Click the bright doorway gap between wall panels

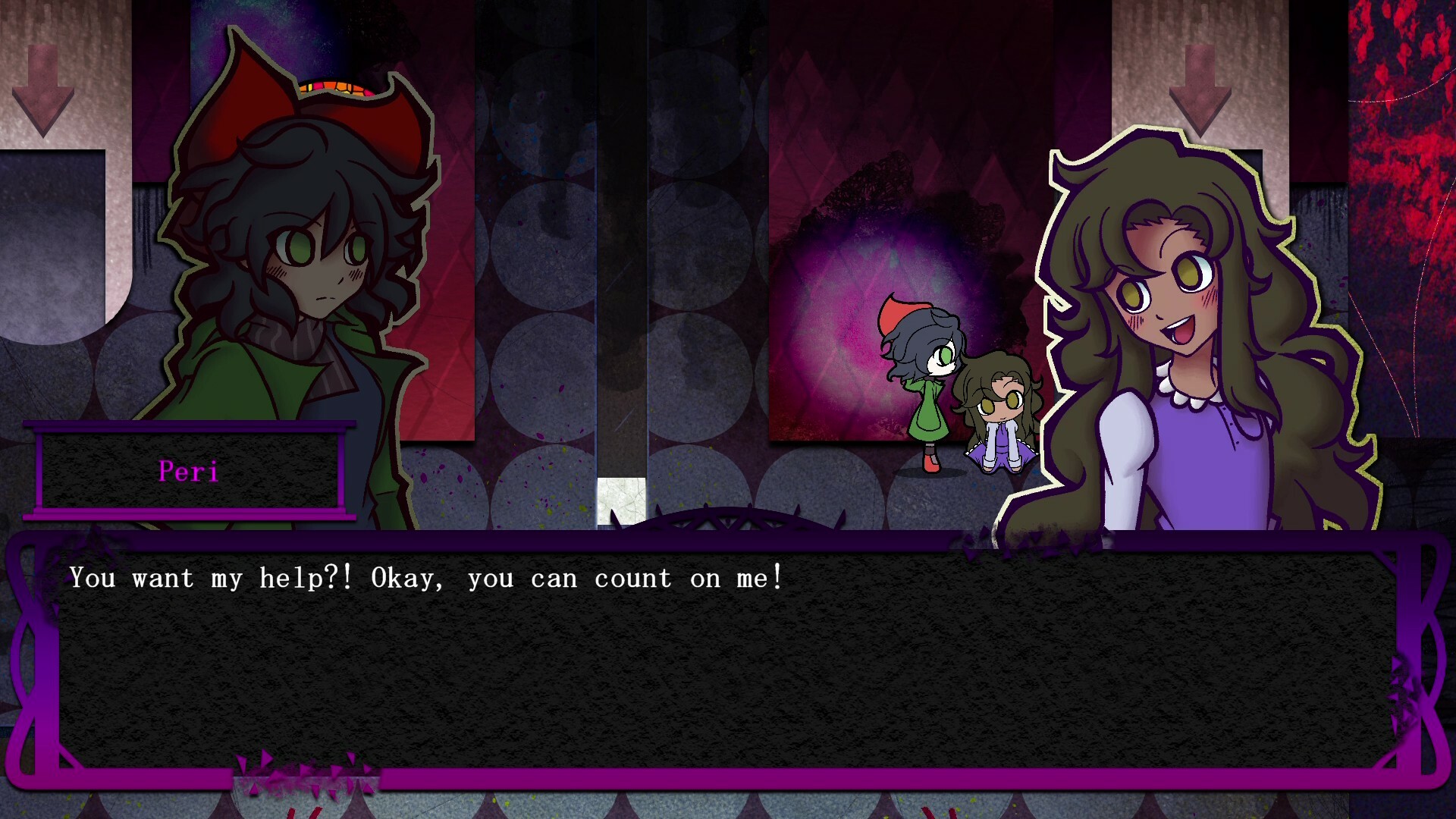[x=622, y=493]
